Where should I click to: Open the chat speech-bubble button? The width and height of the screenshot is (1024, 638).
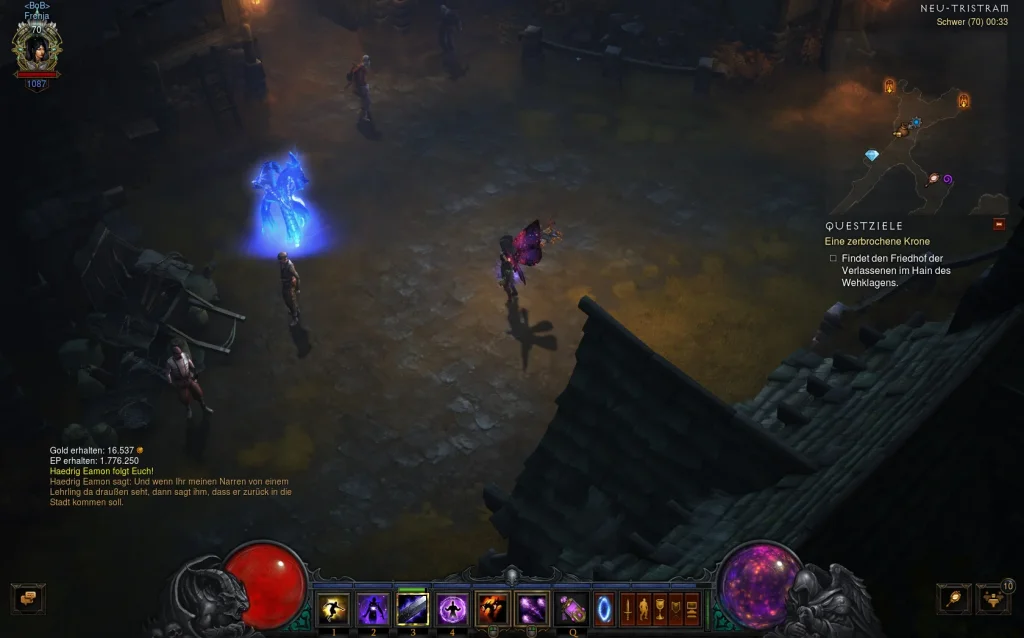pos(28,598)
